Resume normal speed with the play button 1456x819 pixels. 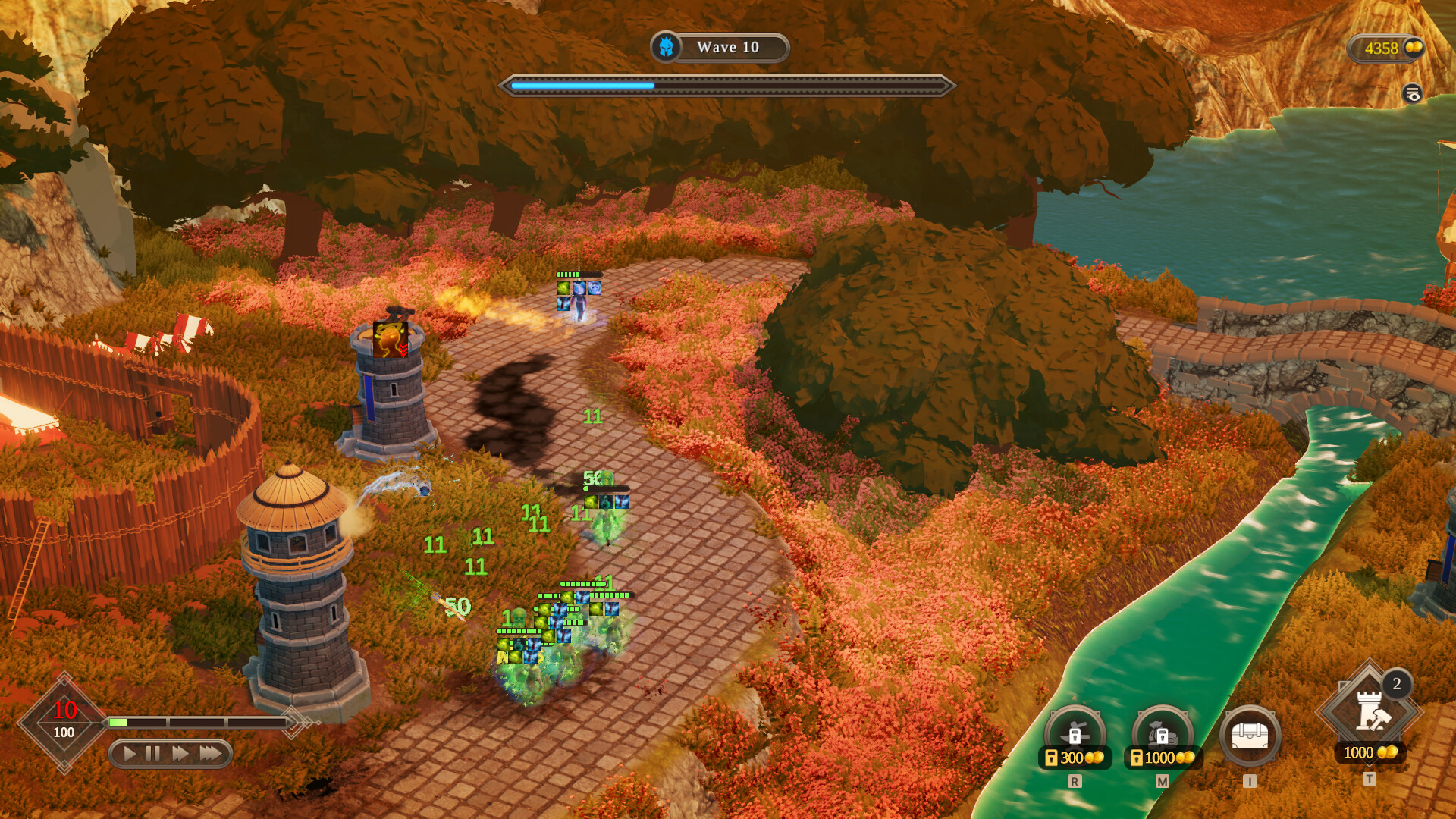pos(130,754)
